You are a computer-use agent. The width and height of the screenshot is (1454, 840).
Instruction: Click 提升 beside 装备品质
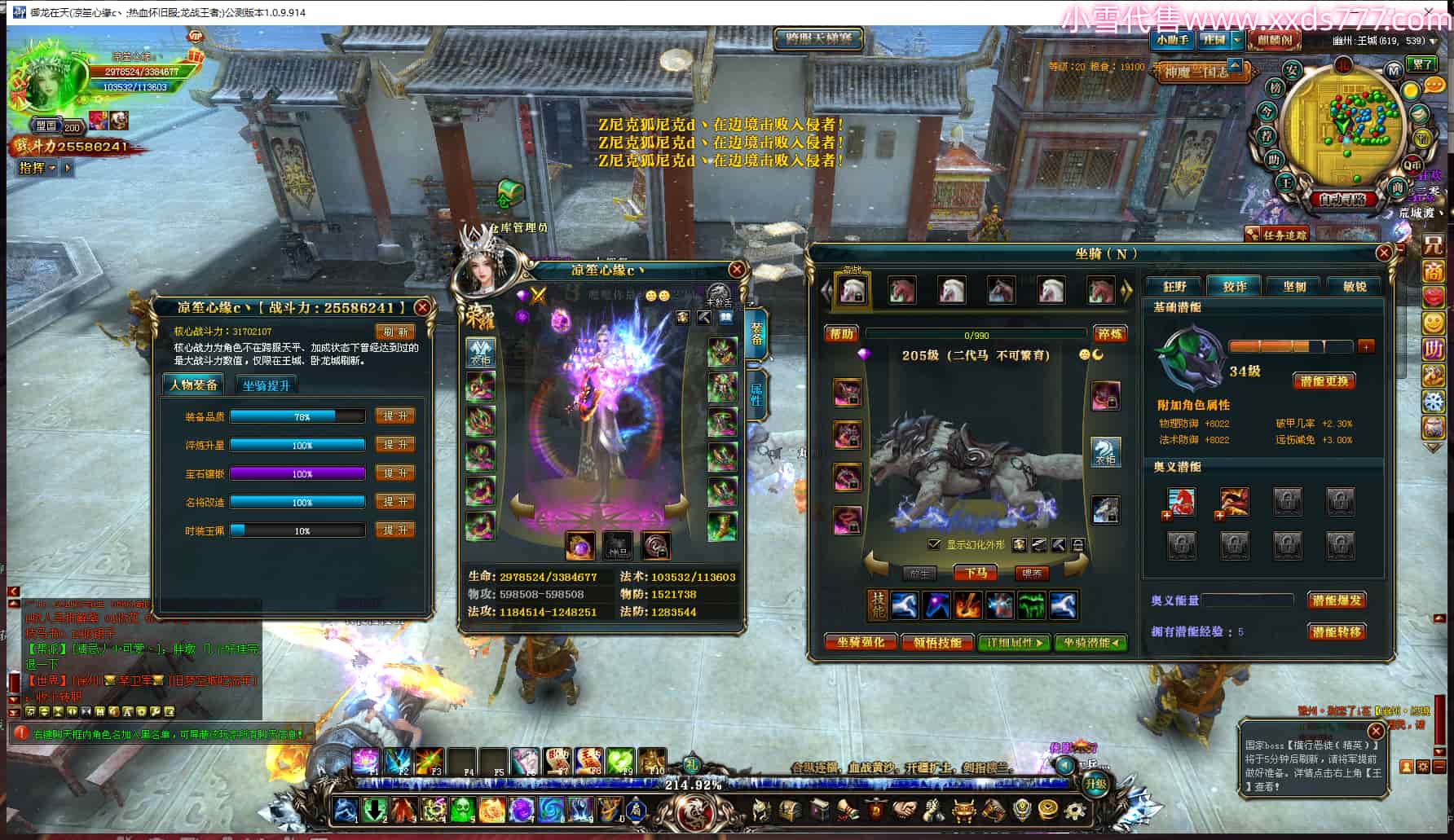coord(395,416)
